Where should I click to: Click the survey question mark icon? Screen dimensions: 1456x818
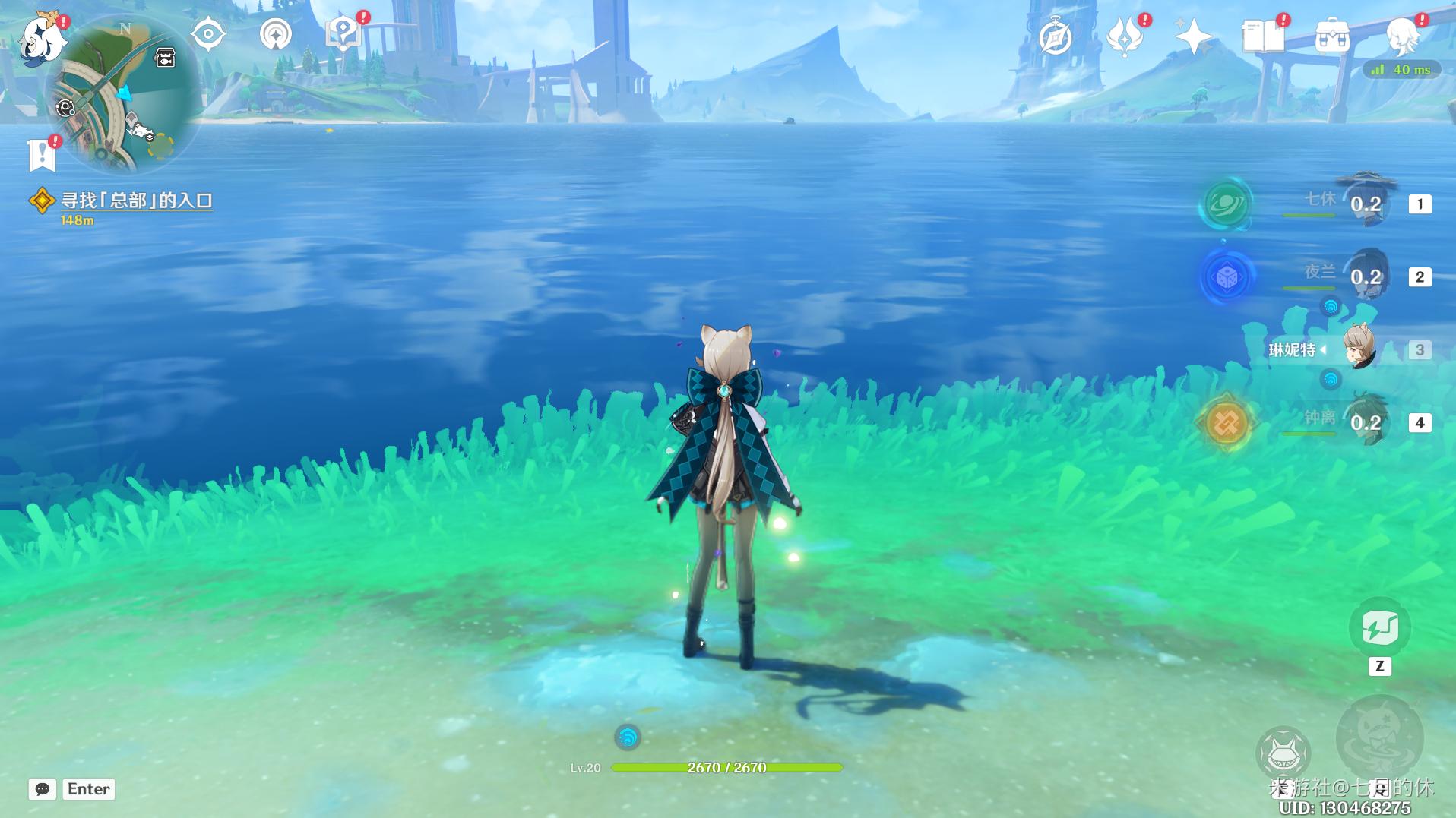click(343, 33)
